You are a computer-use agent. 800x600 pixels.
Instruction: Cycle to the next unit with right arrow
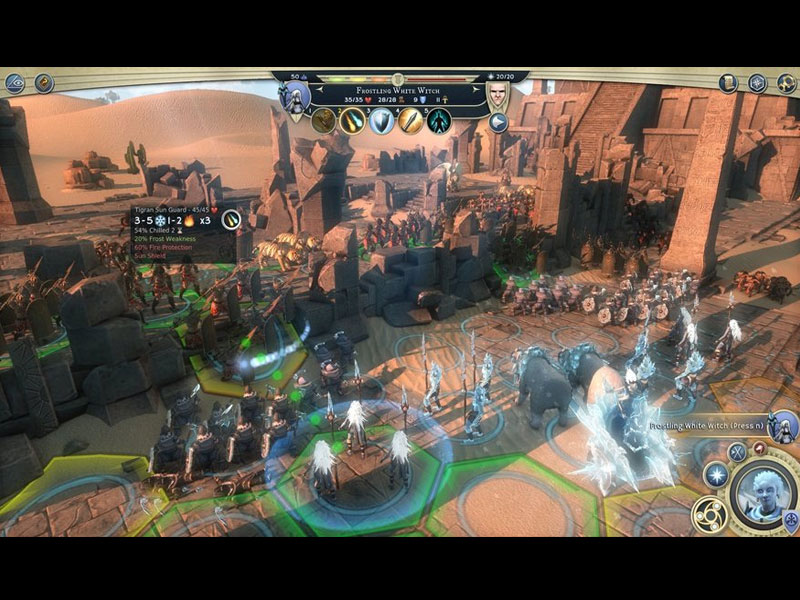(x=473, y=88)
